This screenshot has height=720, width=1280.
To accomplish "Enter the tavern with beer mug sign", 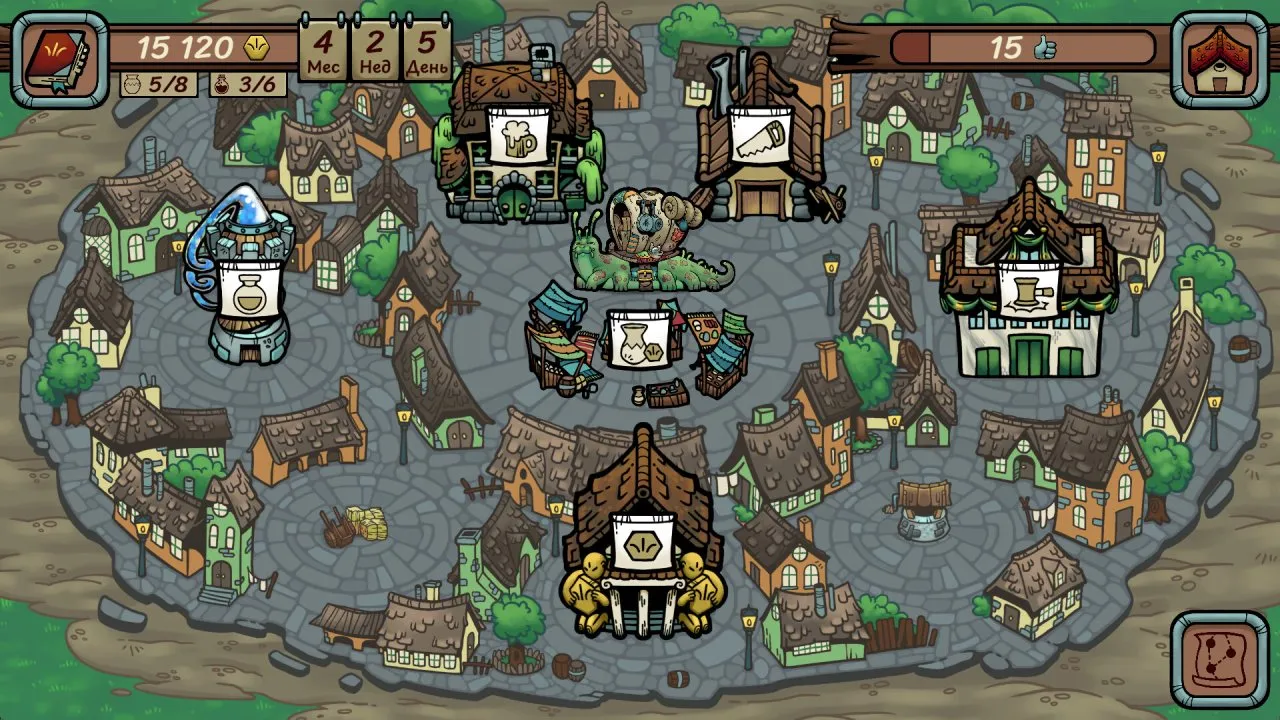I will click(x=517, y=137).
